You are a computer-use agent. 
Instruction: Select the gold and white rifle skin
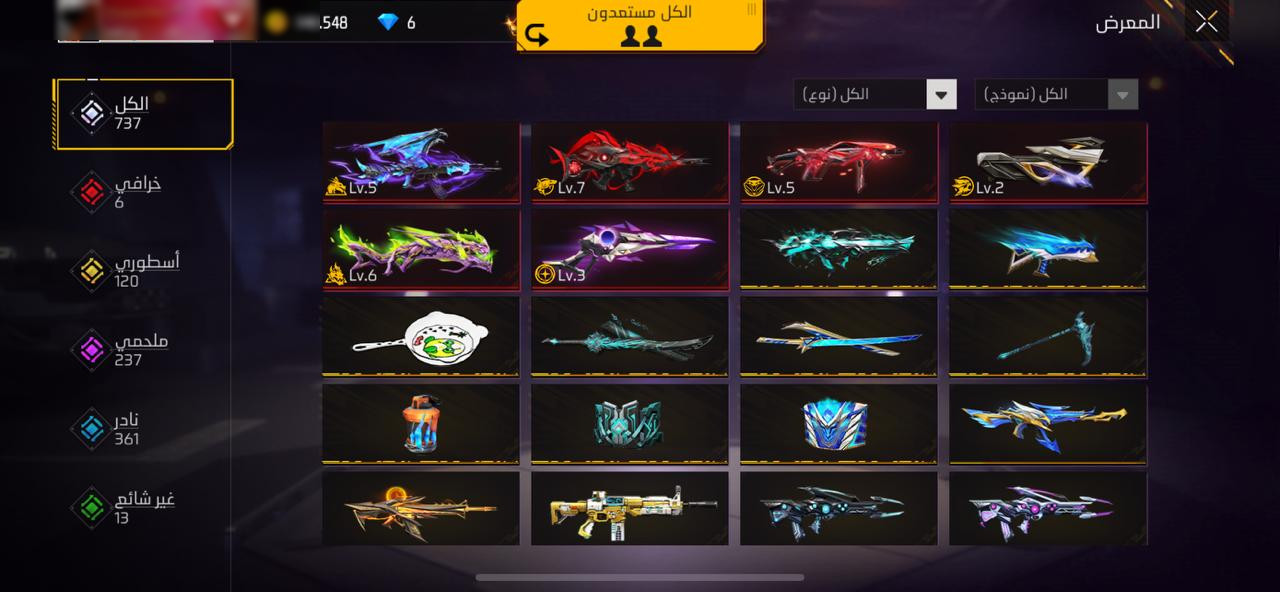click(x=630, y=509)
